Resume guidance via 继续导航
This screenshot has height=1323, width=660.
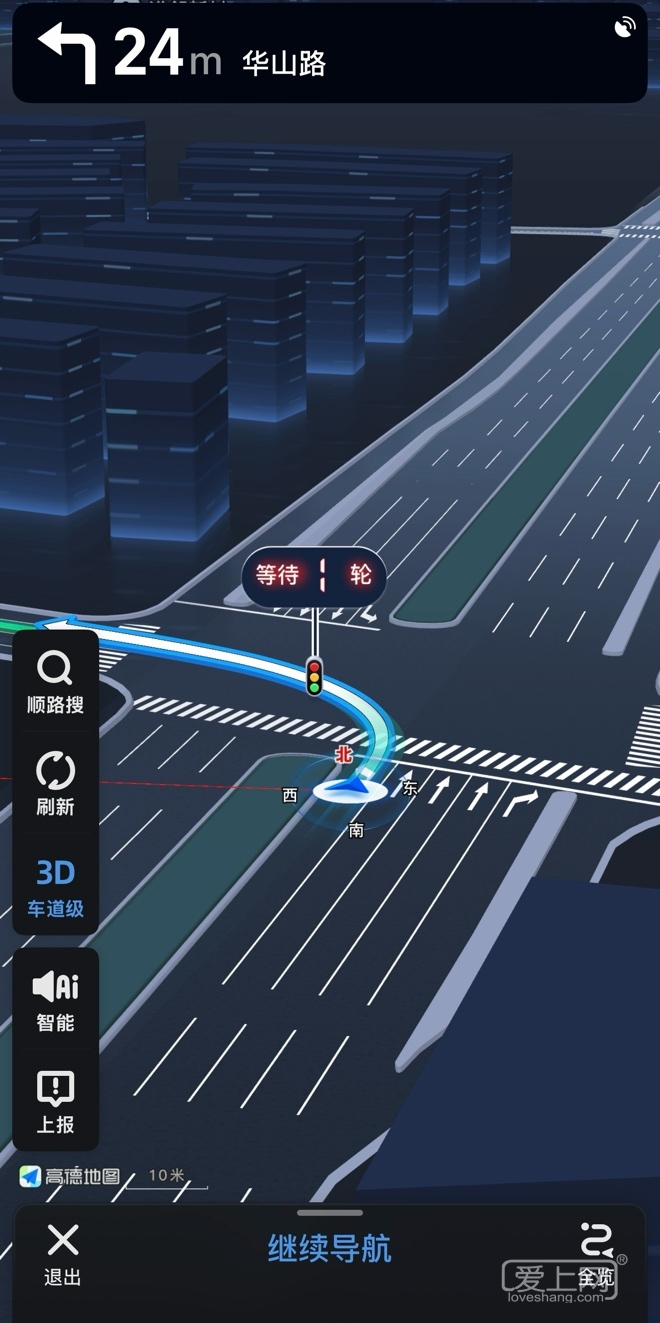click(329, 1249)
